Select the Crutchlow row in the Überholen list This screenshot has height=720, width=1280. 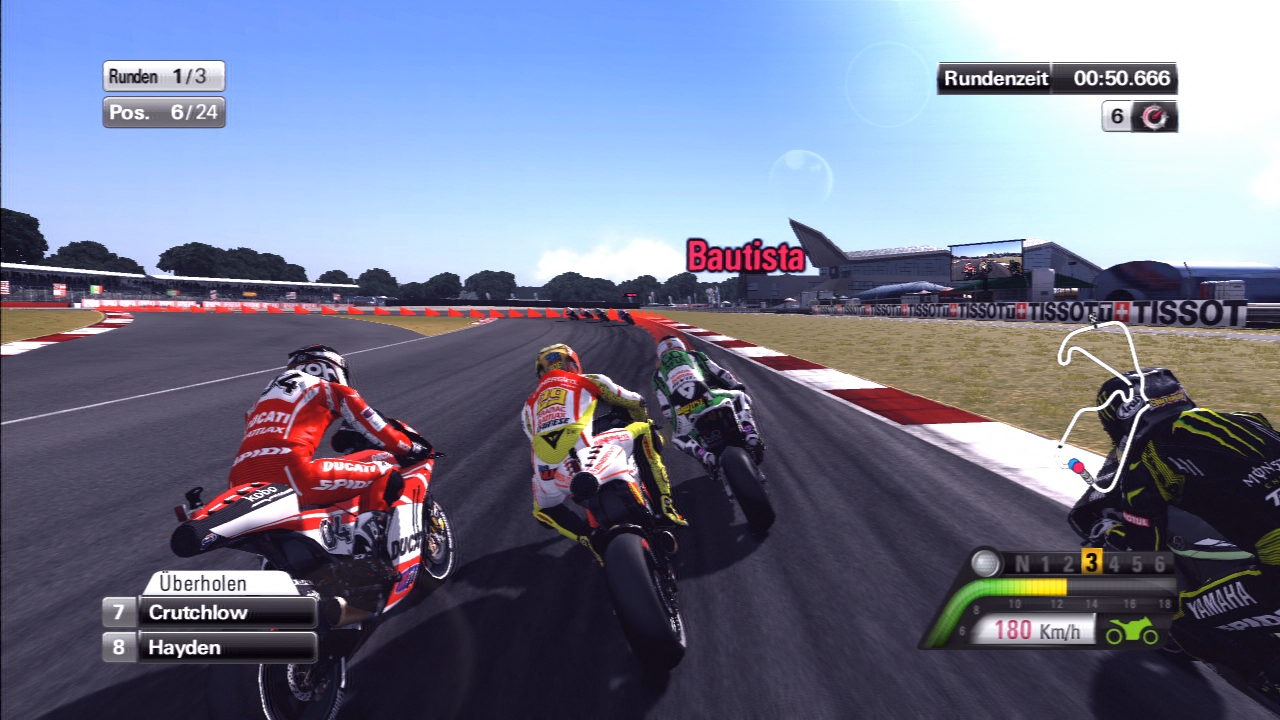click(x=210, y=612)
